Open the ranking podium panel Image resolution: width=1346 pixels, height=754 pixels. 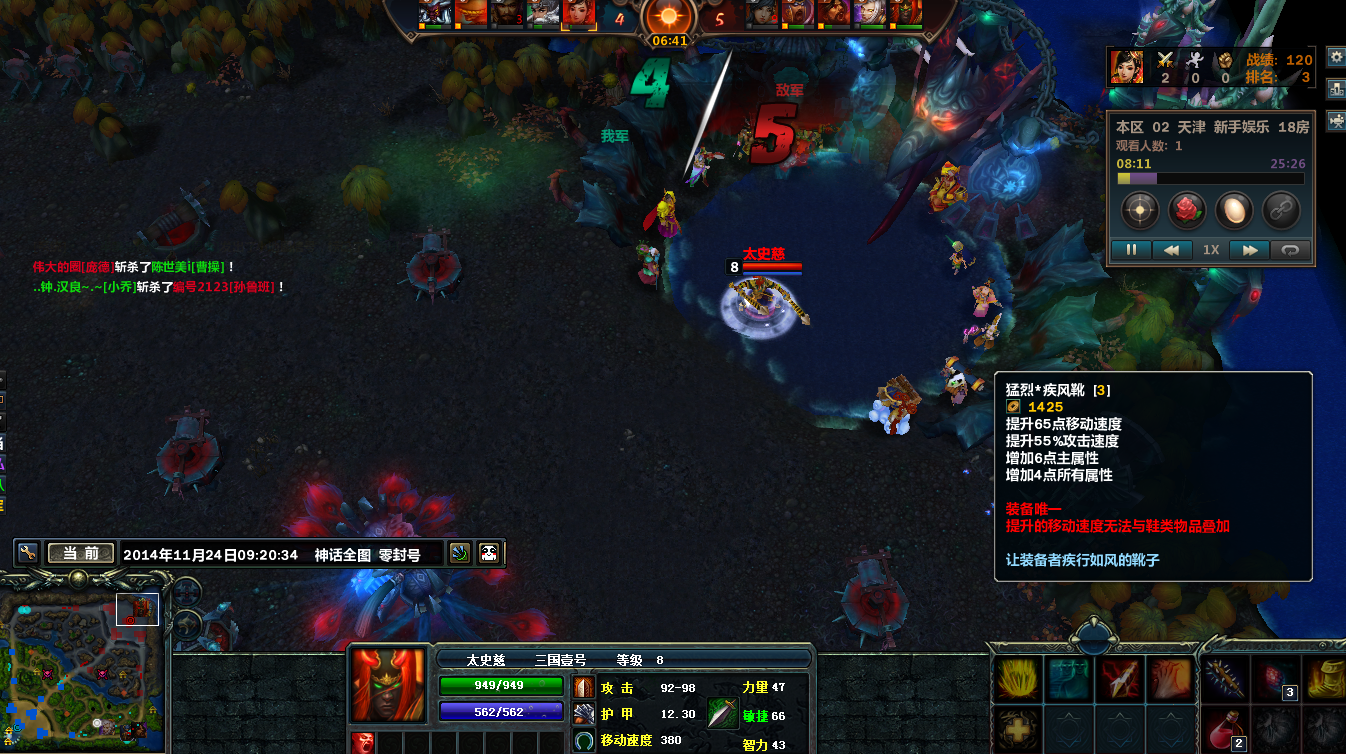pyautogui.click(x=1336, y=89)
